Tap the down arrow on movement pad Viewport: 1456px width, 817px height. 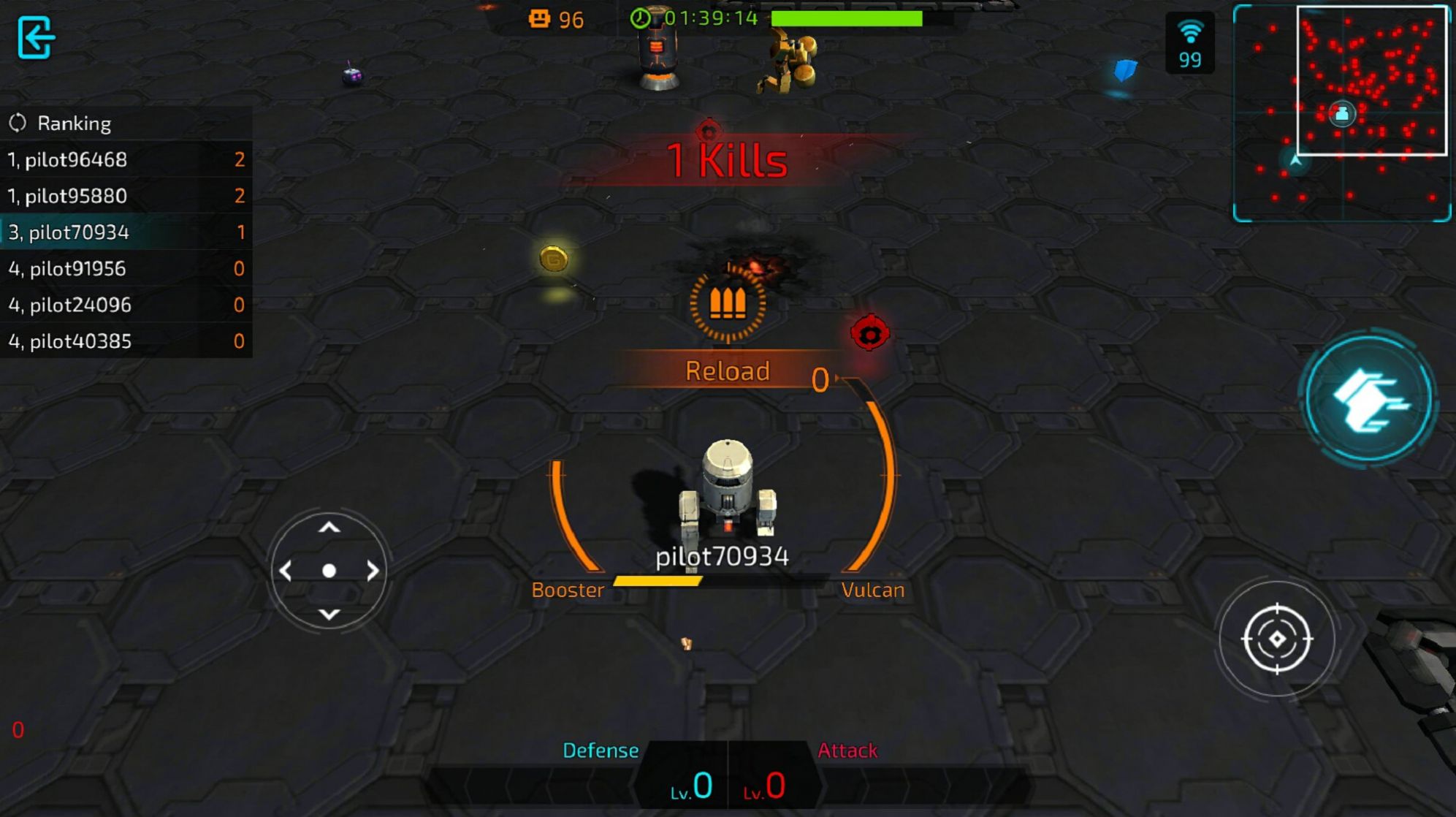(329, 614)
